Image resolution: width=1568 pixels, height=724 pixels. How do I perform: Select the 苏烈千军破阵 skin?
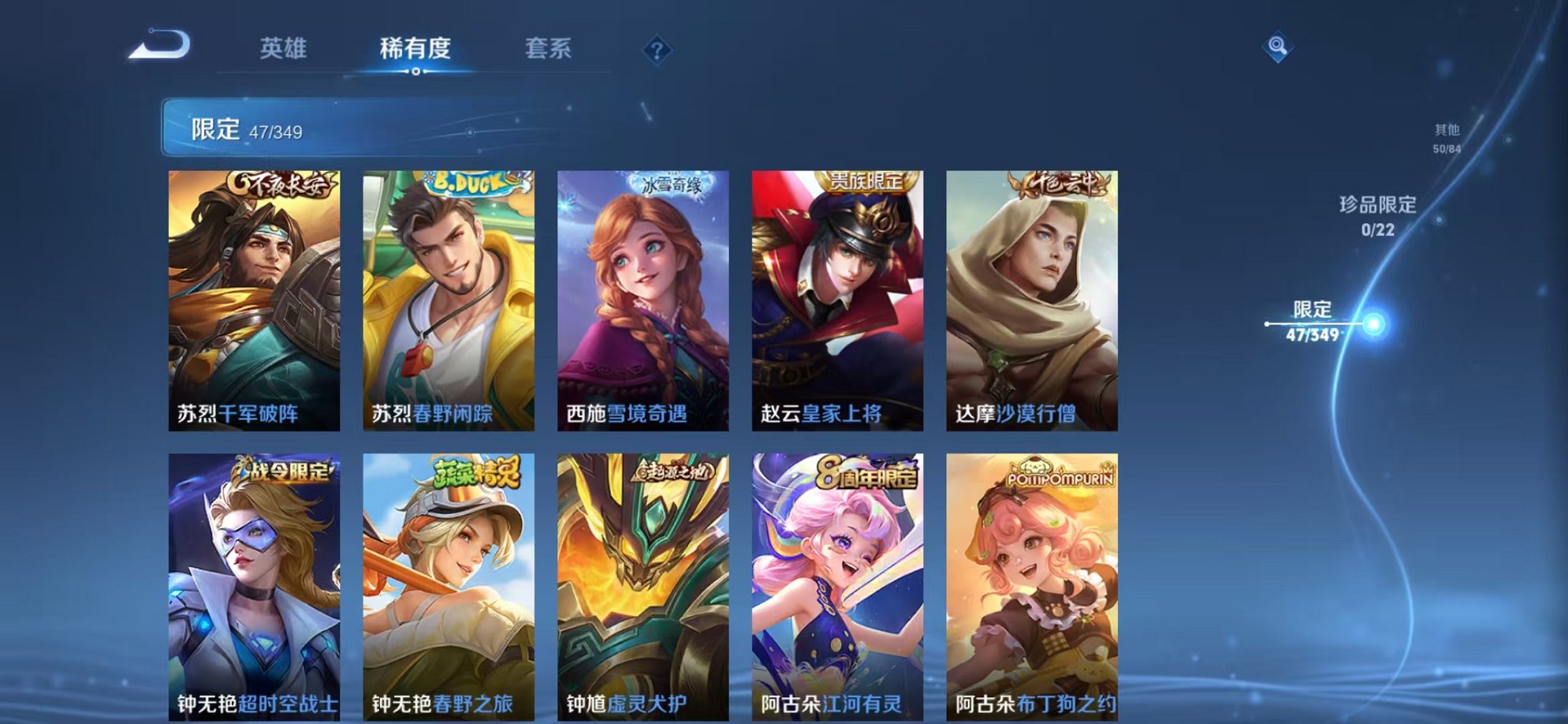tap(255, 300)
